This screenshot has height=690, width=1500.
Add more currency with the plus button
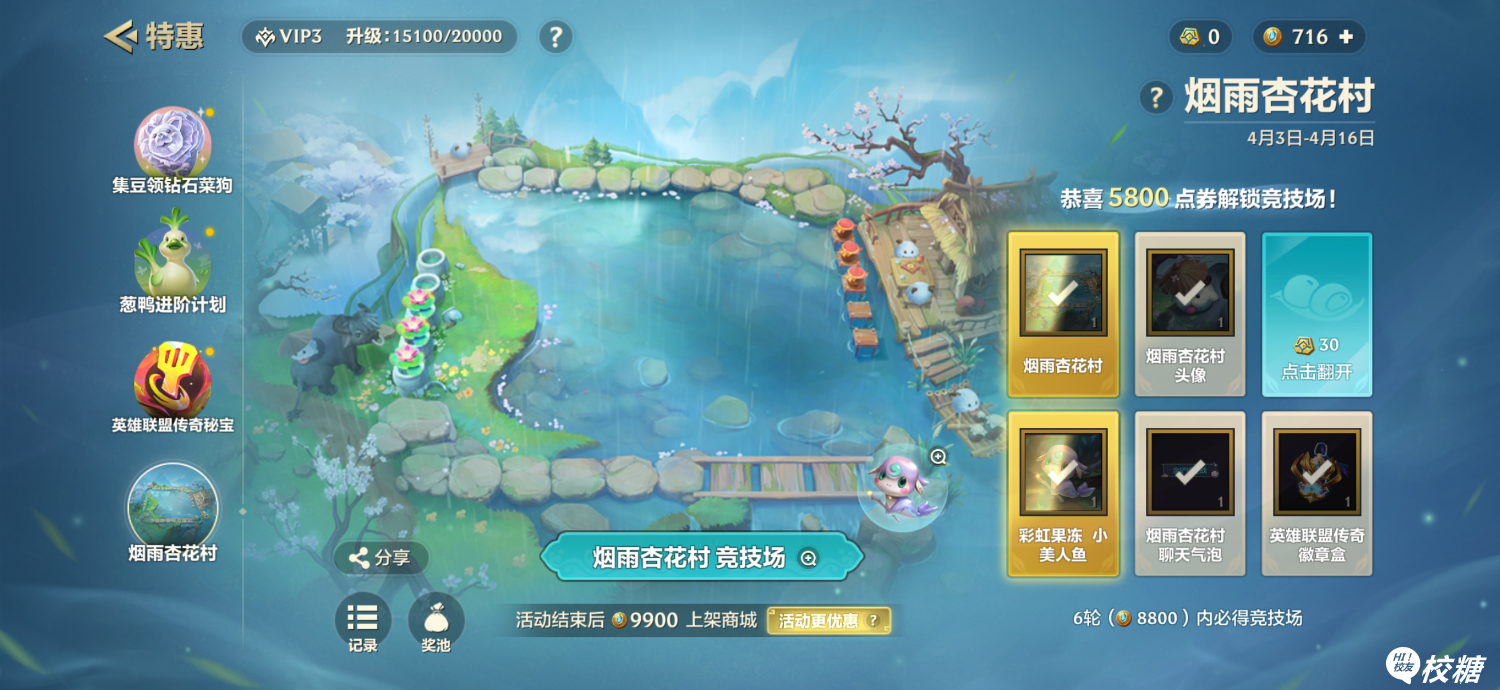tap(1346, 37)
